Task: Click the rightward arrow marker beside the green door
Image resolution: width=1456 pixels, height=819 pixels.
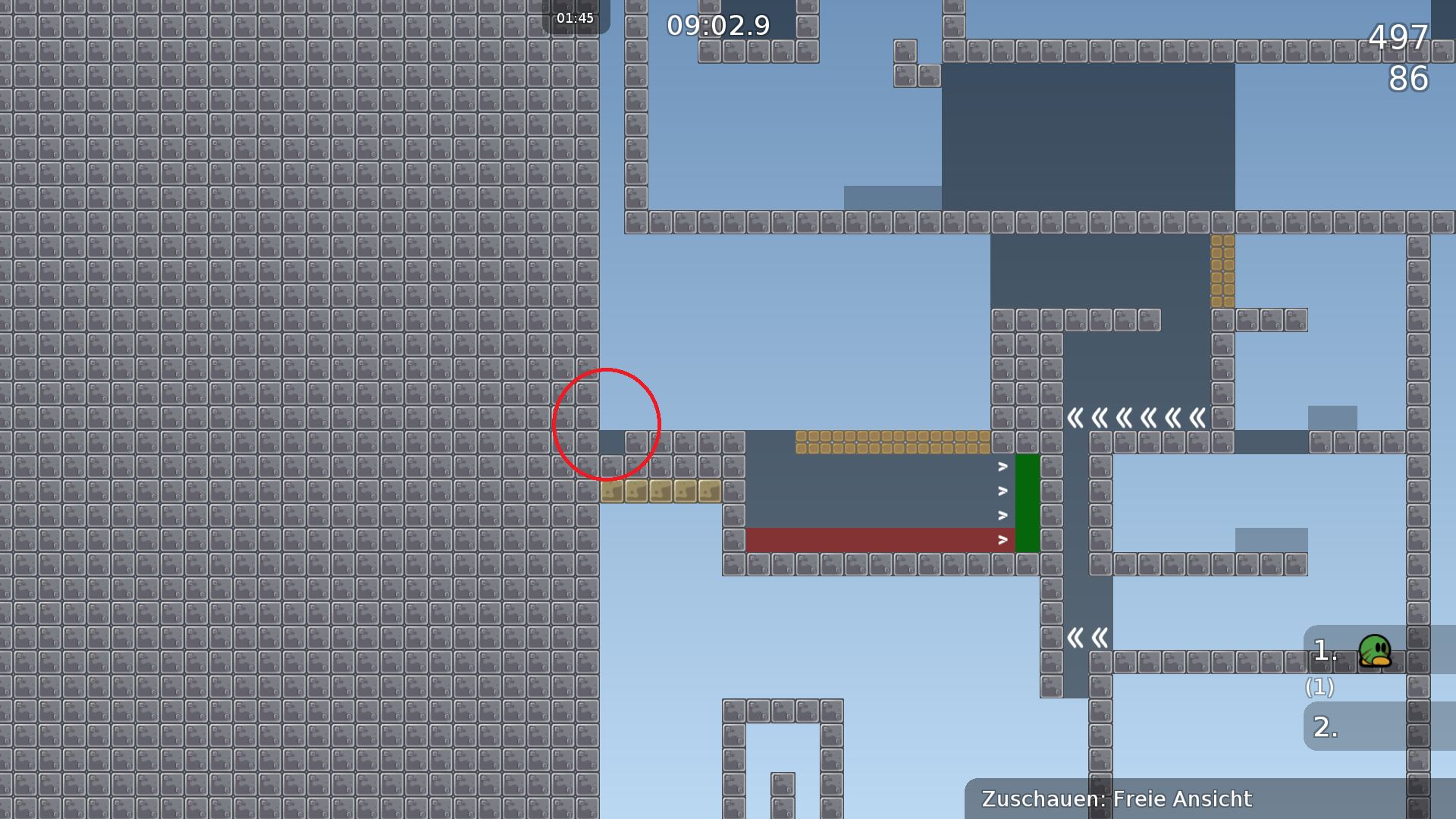Action: 1003,491
